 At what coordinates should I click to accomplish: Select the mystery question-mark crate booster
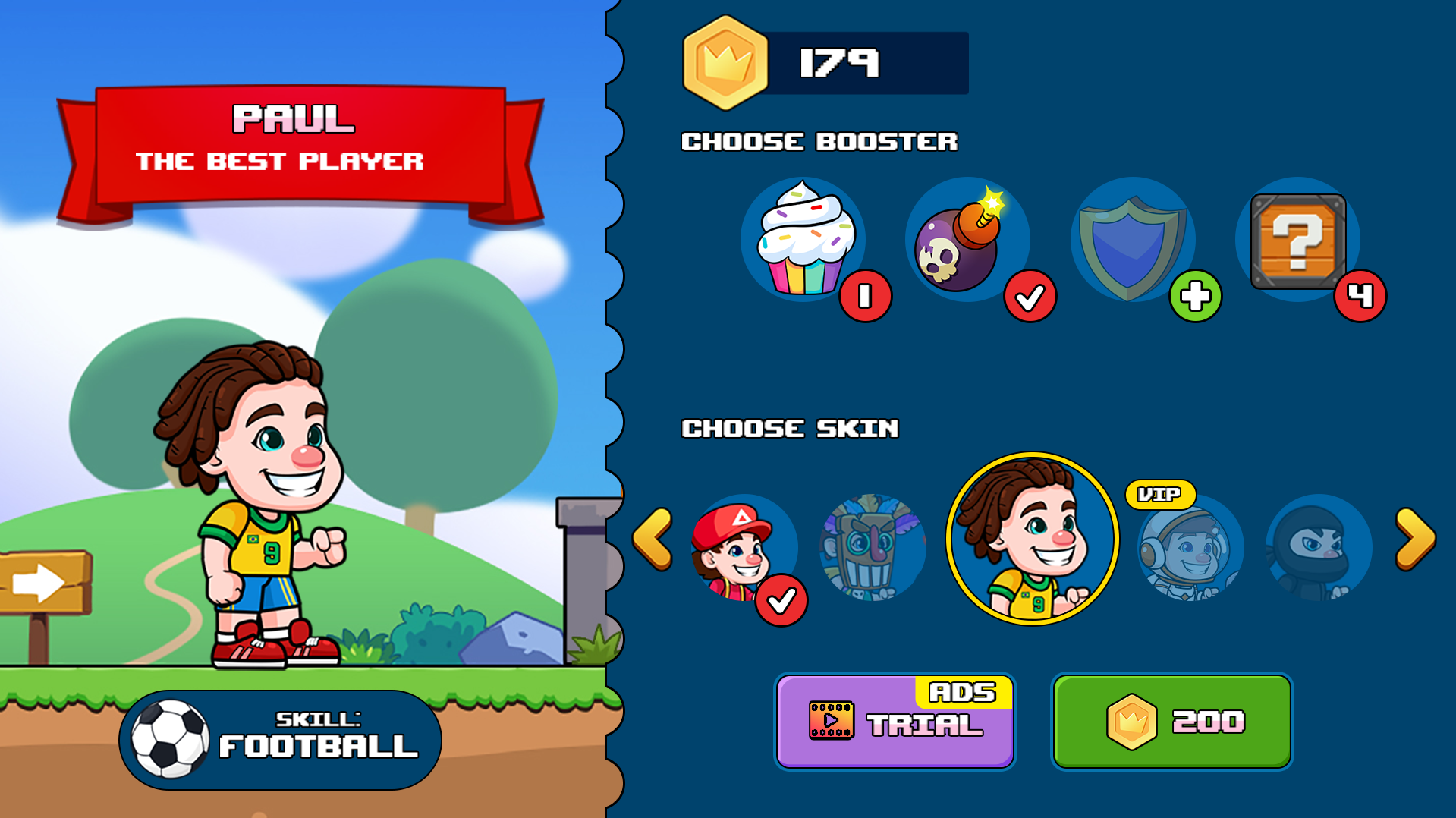tap(1297, 241)
